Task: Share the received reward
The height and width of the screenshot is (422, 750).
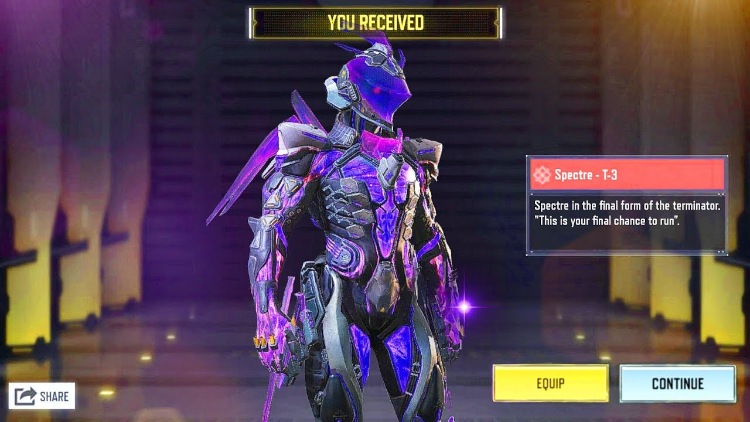Action: 42,396
